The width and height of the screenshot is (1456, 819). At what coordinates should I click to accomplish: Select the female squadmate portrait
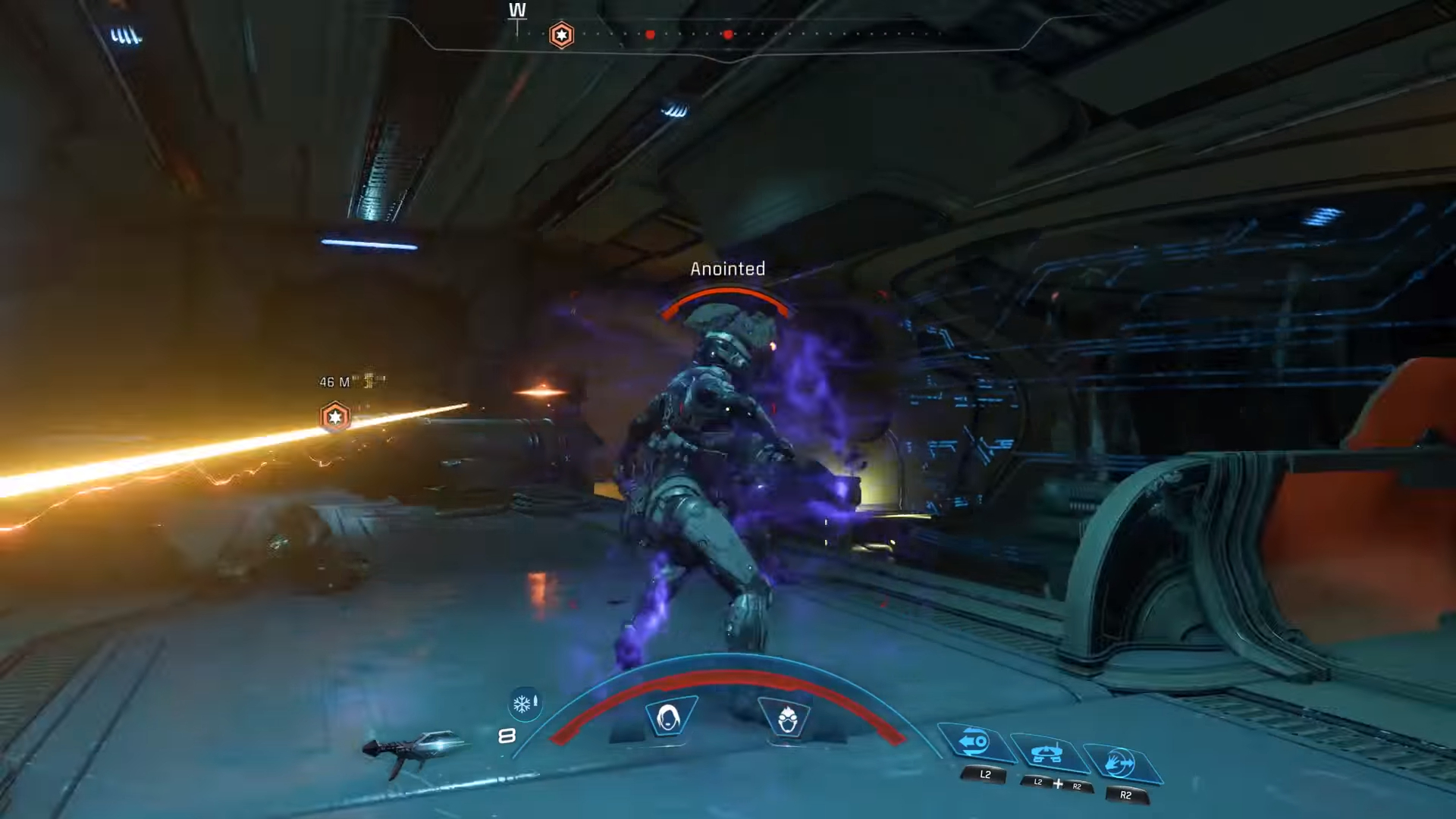click(x=669, y=717)
